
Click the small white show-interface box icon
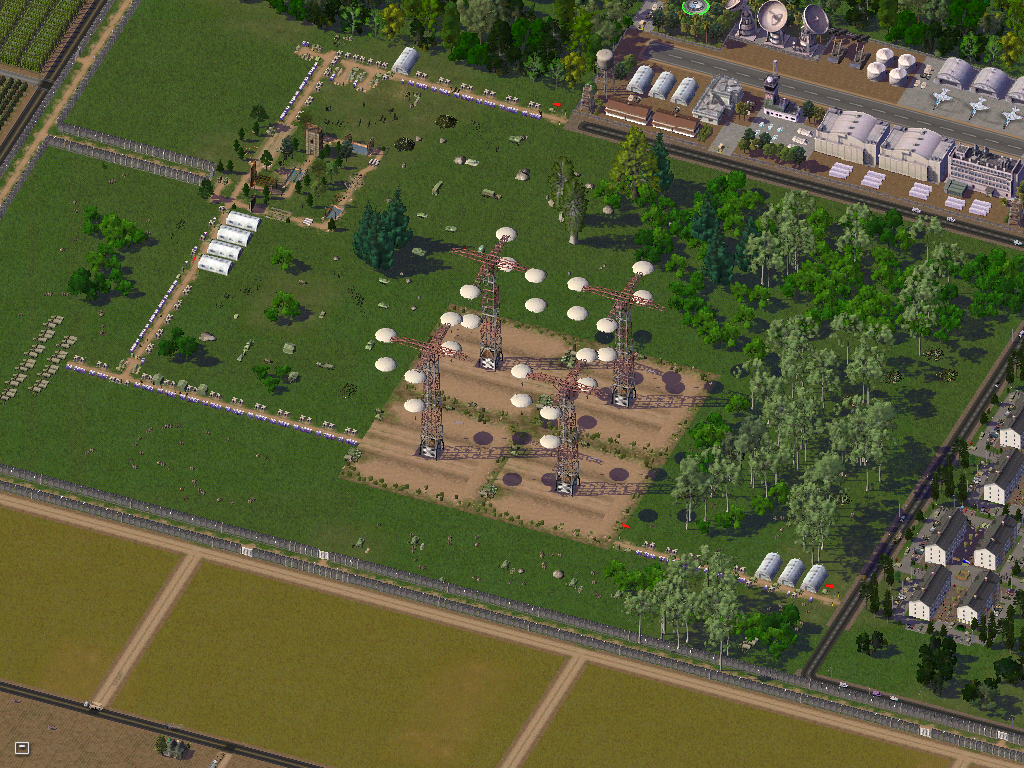click(x=22, y=747)
